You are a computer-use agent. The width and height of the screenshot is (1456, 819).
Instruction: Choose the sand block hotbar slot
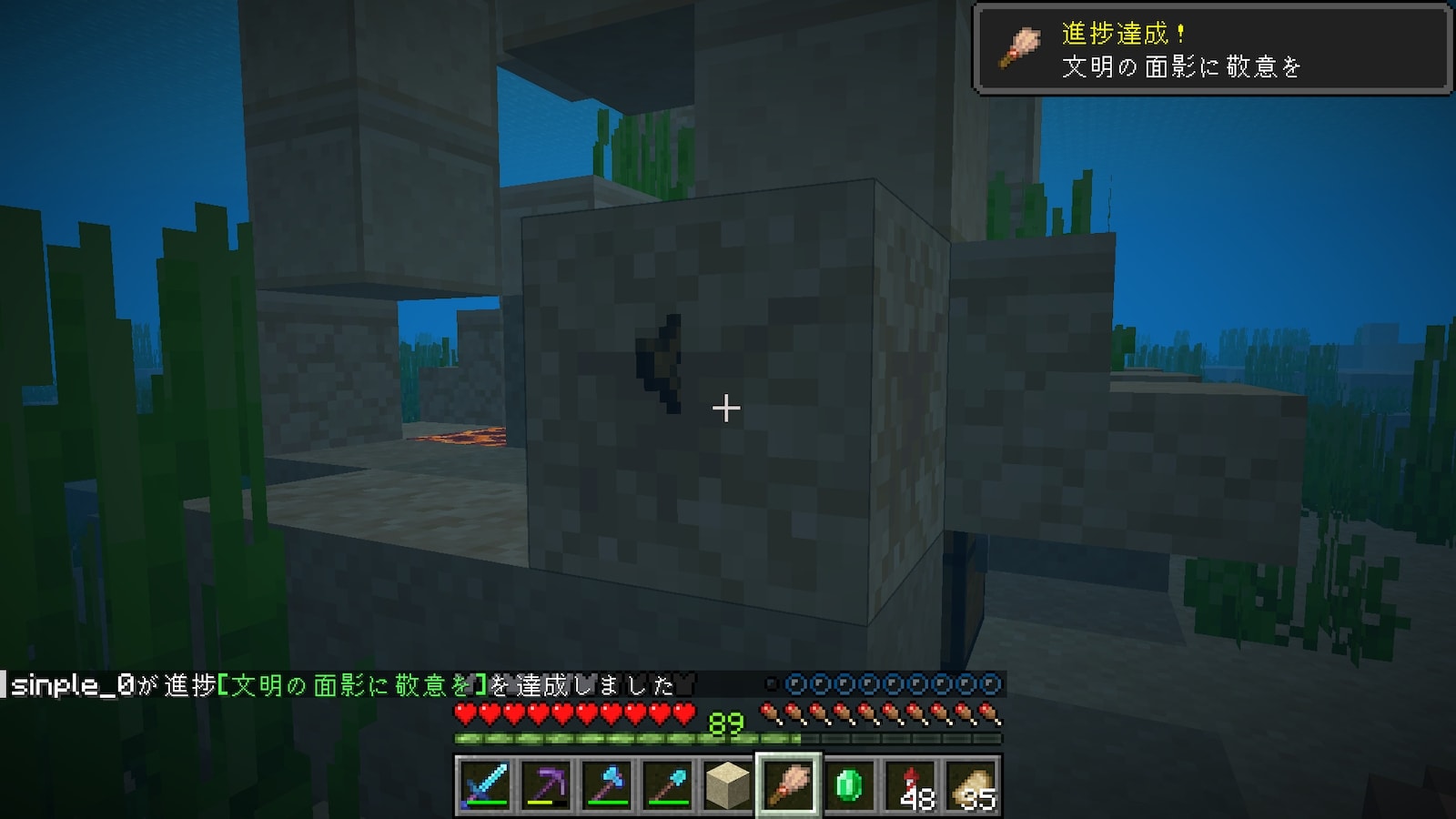728,784
